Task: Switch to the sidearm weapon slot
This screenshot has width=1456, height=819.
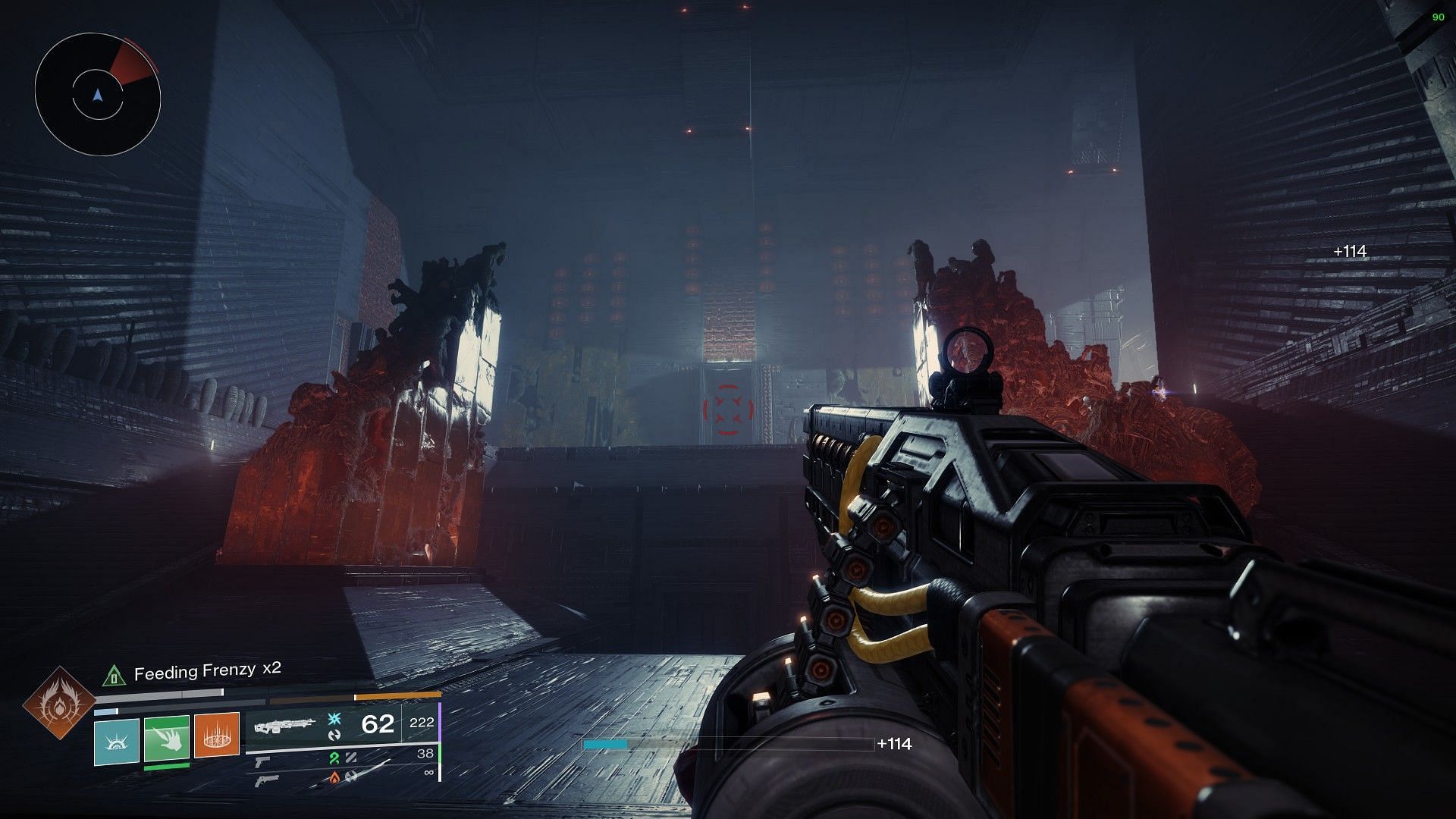Action: coord(262,761)
